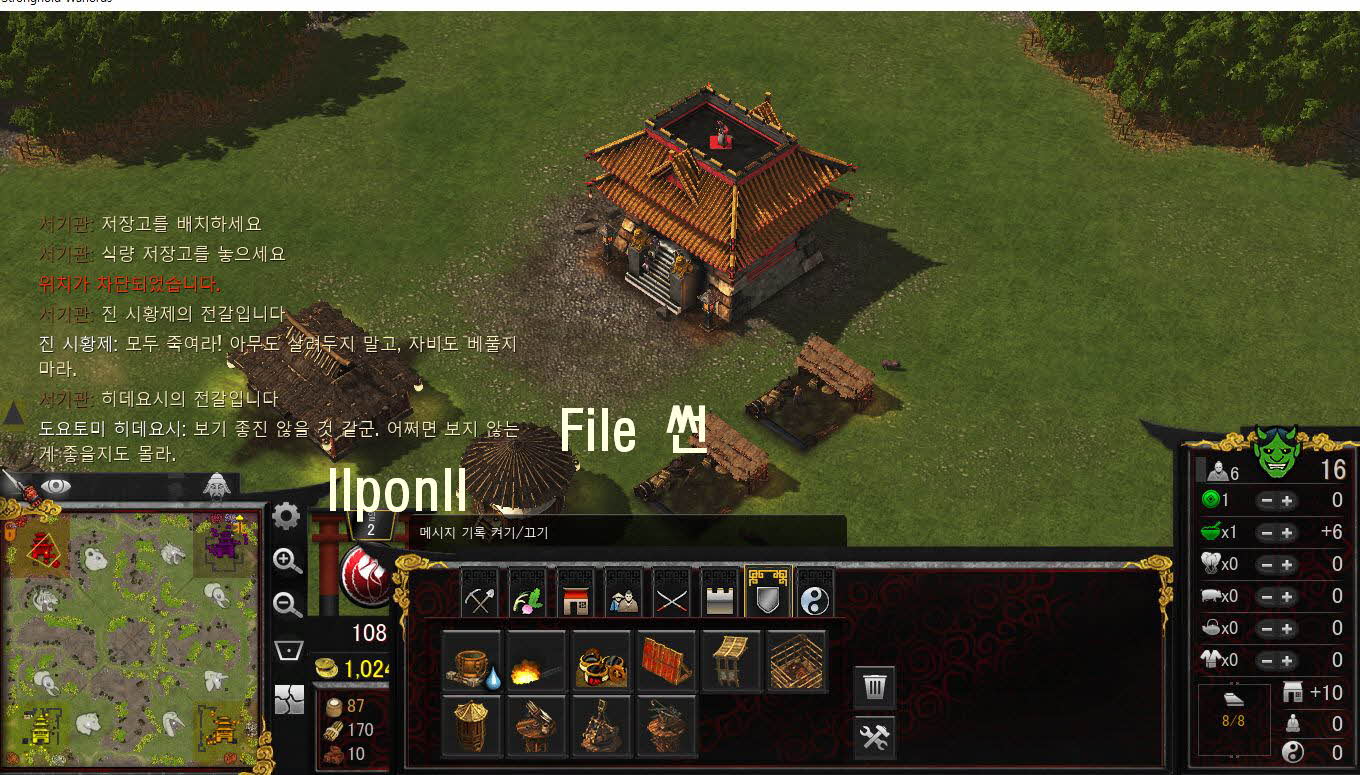The height and width of the screenshot is (775, 1360).
Task: Select the fire trap building icon
Action: click(536, 662)
